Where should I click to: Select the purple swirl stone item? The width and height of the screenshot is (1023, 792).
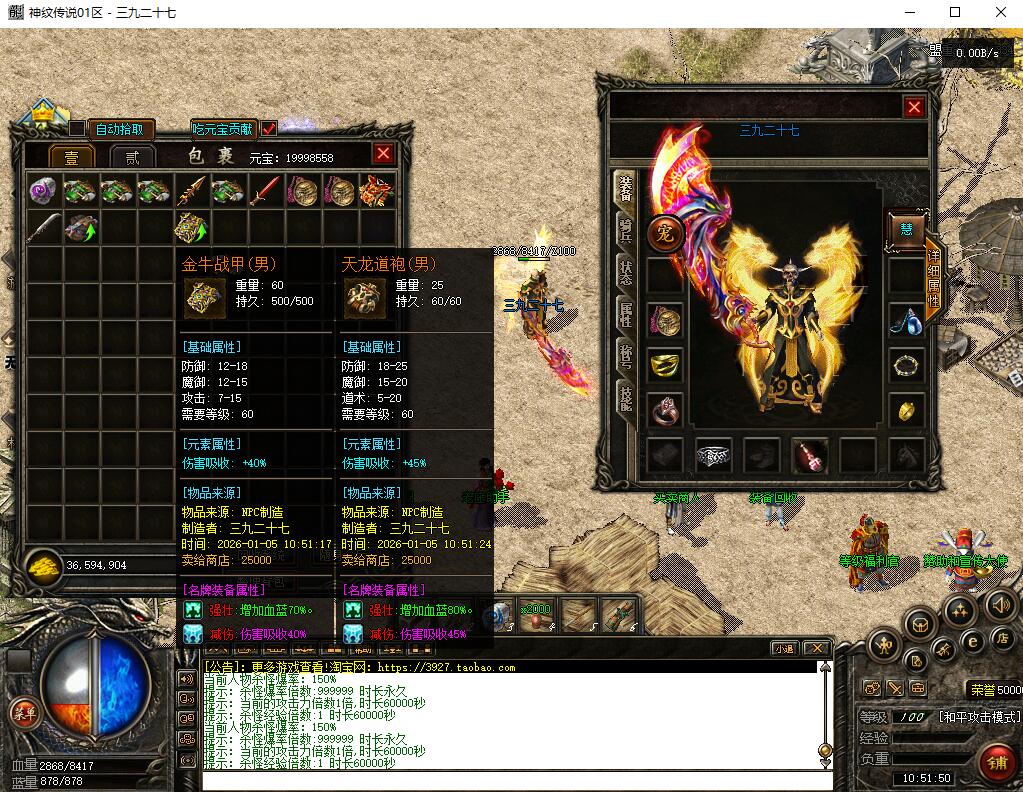click(43, 190)
